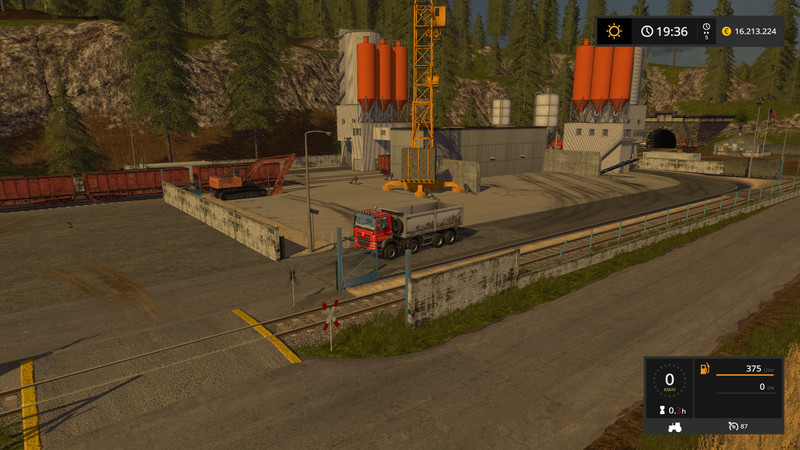Toggle the cruise control icon
The image size is (800, 450).
click(x=734, y=427)
